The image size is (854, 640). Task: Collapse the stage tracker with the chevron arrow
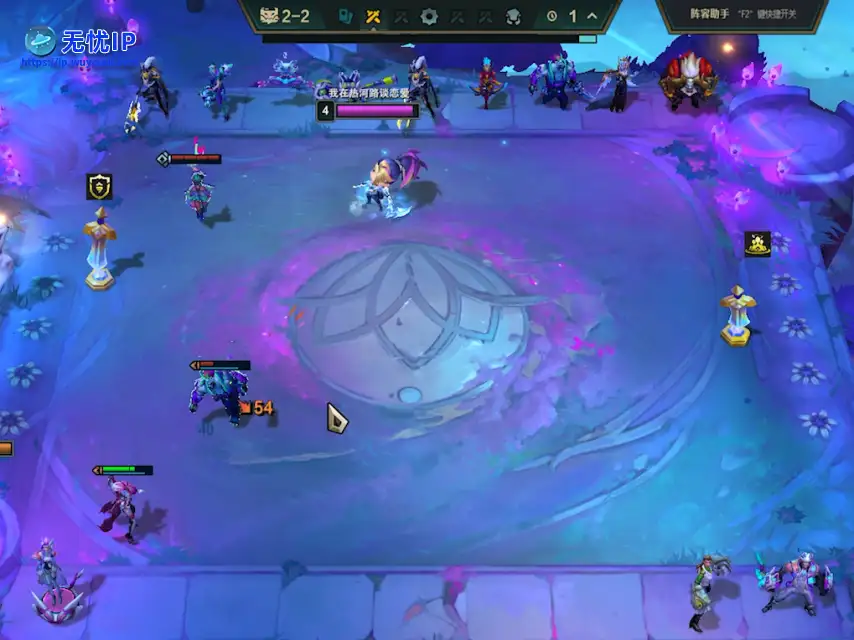(593, 16)
